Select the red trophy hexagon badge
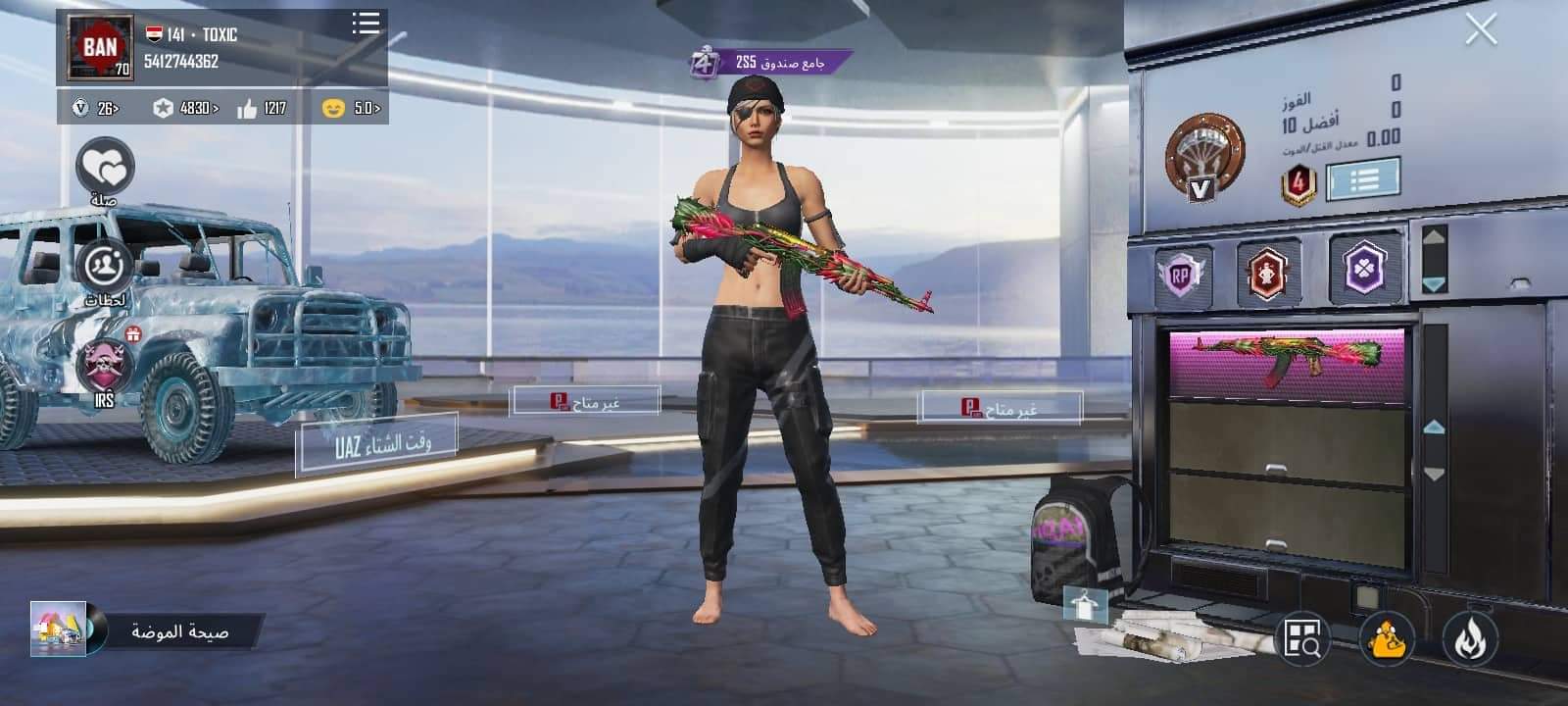The image size is (1568, 706). click(x=1269, y=272)
